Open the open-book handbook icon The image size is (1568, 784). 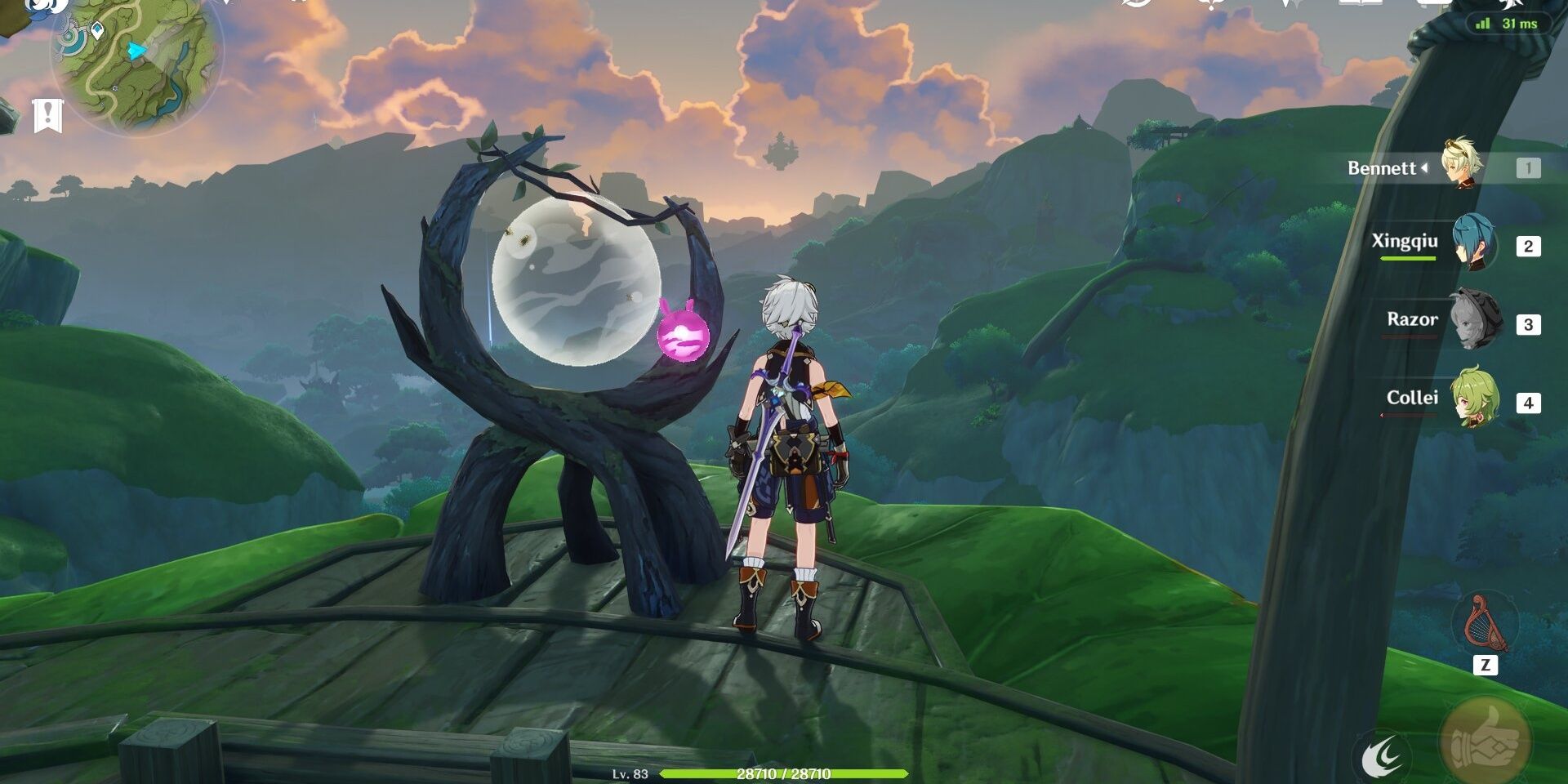tap(1360, 3)
